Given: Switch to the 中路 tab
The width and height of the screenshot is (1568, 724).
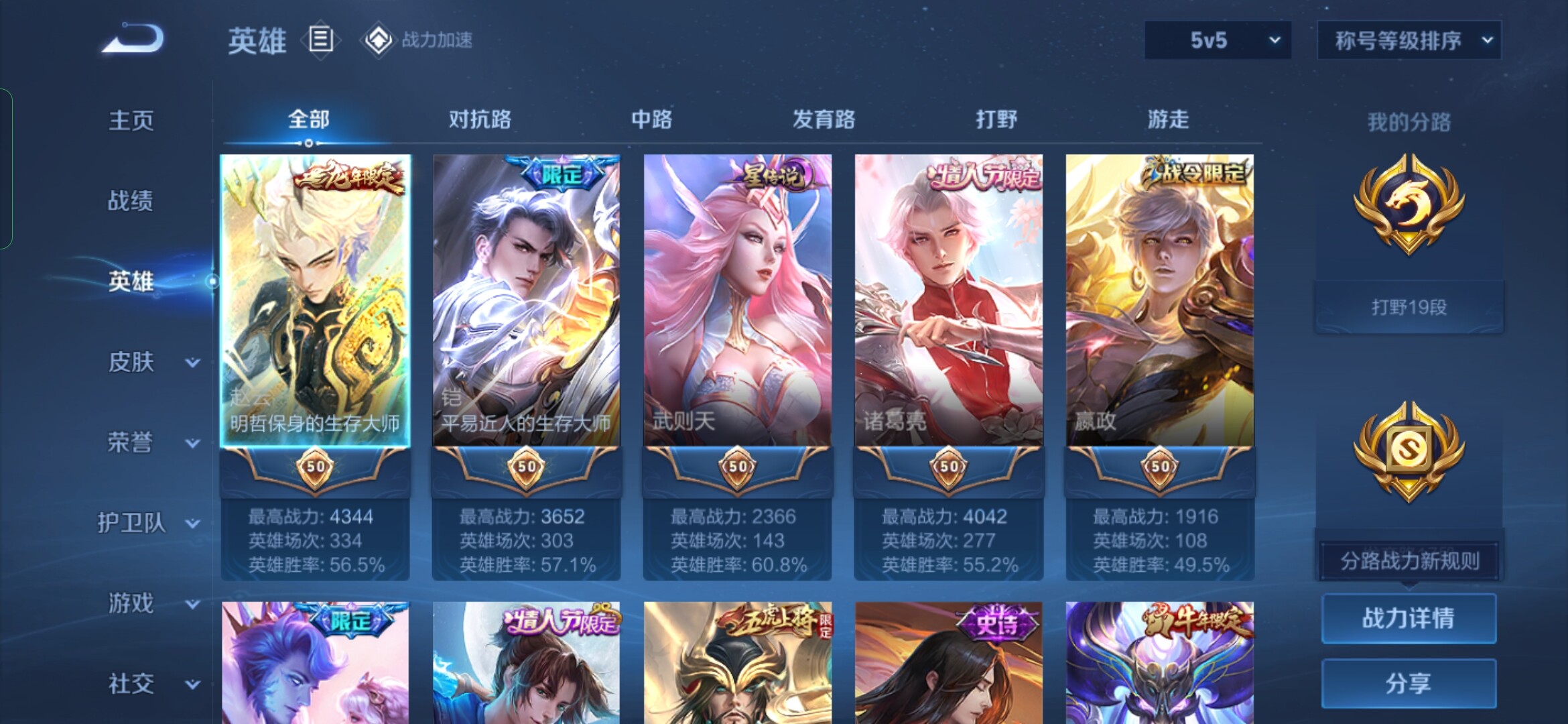Looking at the screenshot, I should click(651, 119).
